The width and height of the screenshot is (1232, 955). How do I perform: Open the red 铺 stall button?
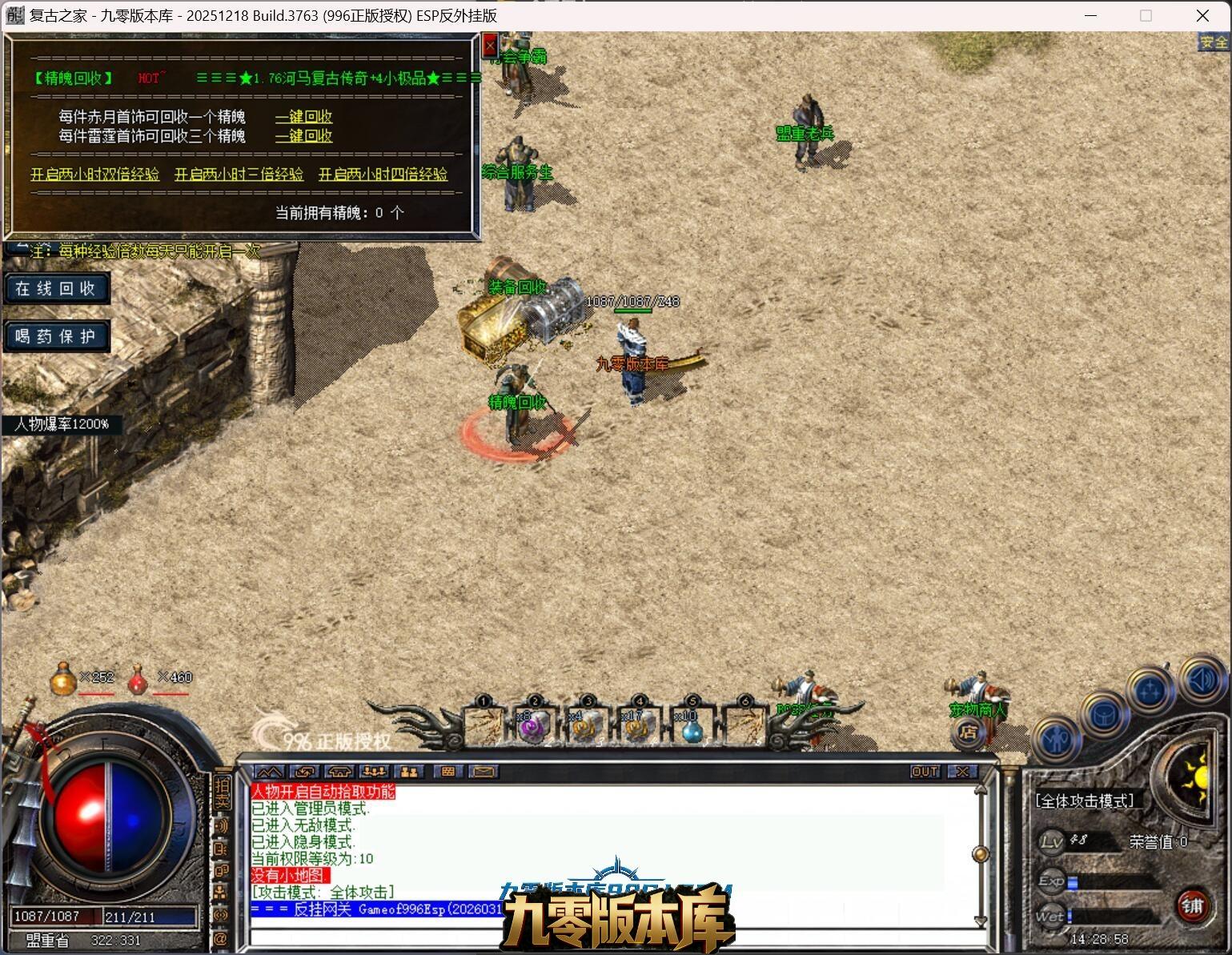pyautogui.click(x=1192, y=905)
